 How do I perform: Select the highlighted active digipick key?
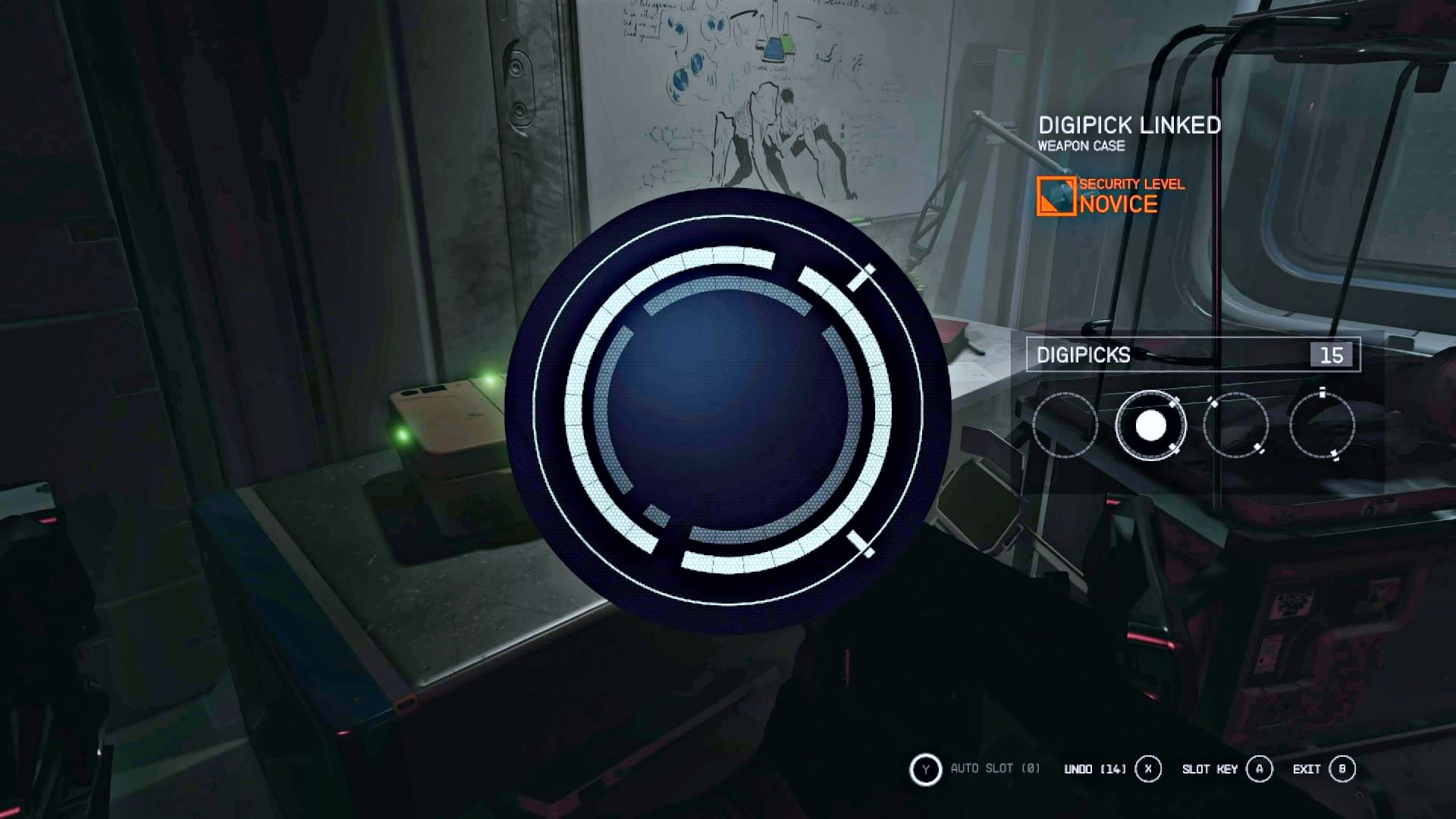(1150, 425)
